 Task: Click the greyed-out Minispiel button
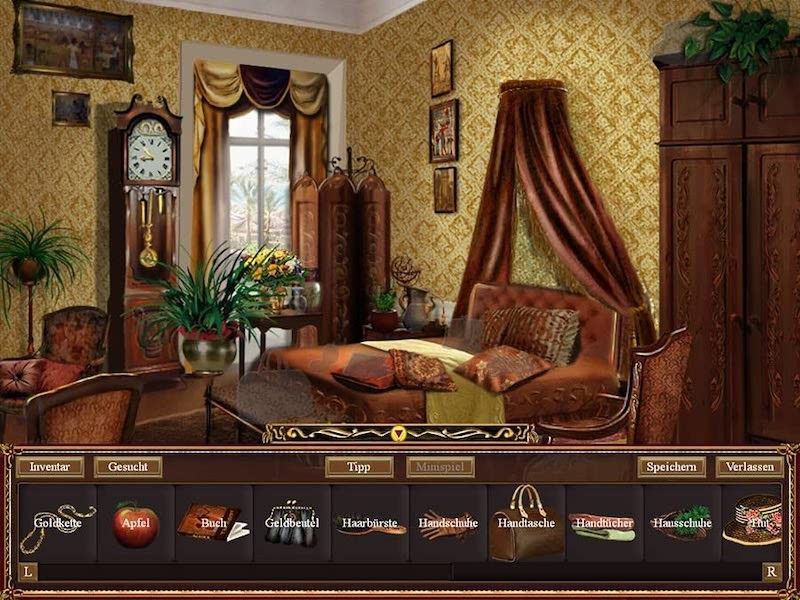click(440, 467)
